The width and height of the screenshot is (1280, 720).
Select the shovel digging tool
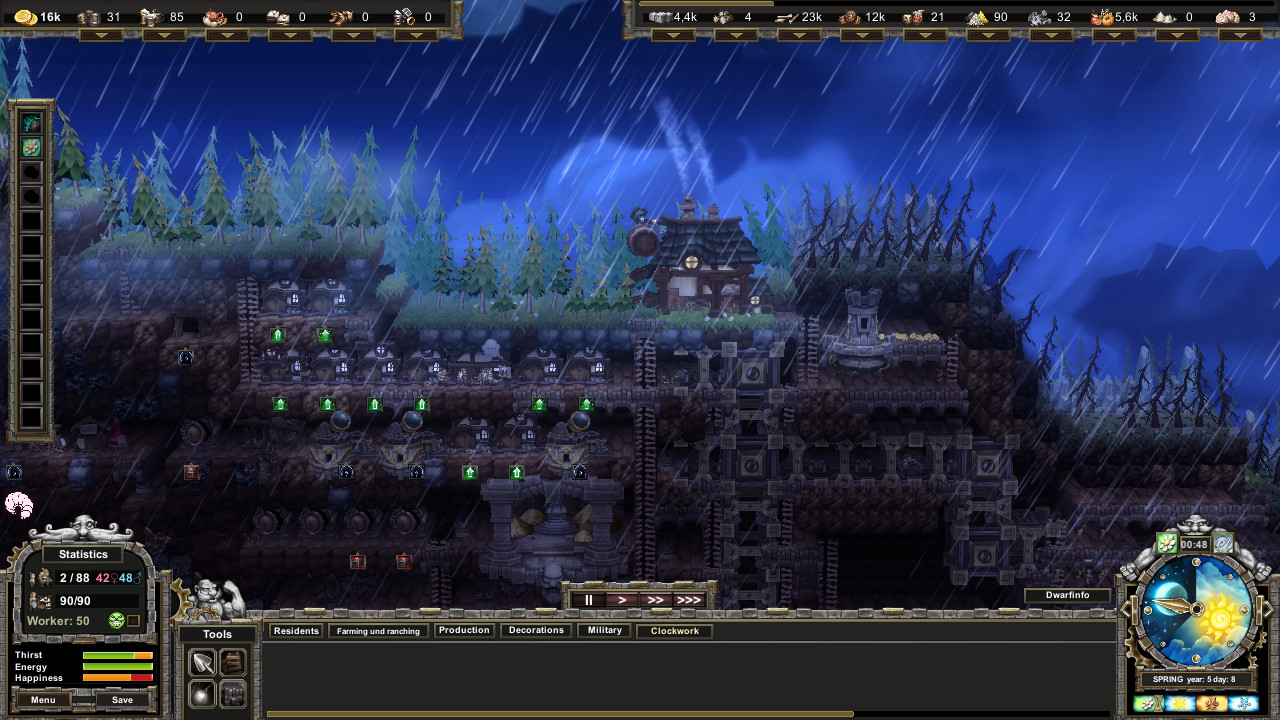coord(201,662)
